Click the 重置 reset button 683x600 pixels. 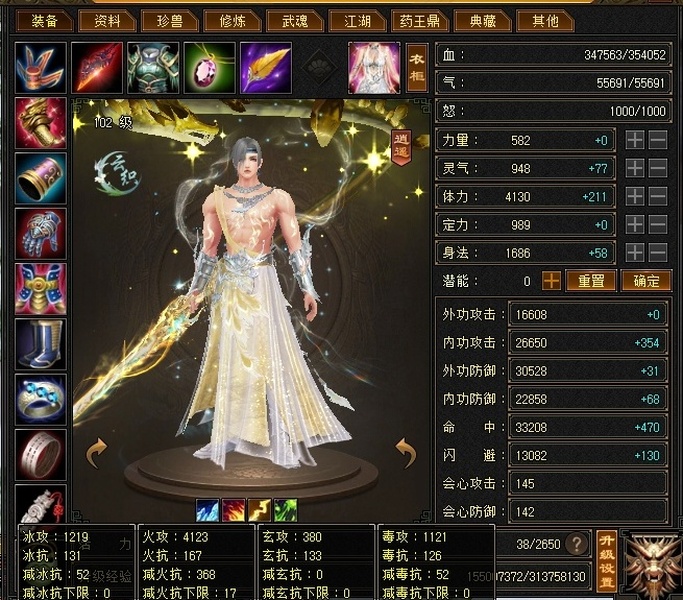[591, 281]
